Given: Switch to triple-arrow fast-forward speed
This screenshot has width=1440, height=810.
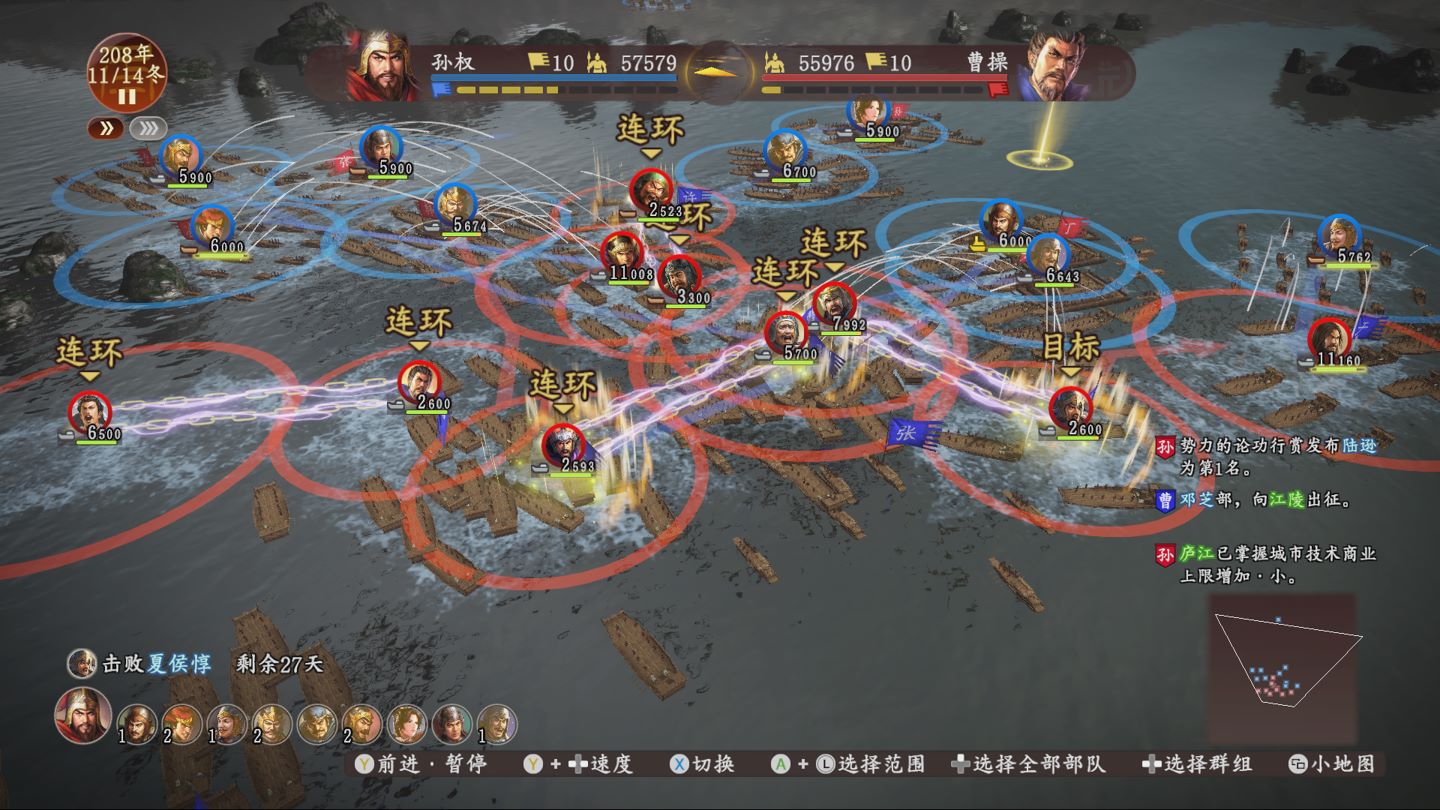Looking at the screenshot, I should pyautogui.click(x=148, y=128).
